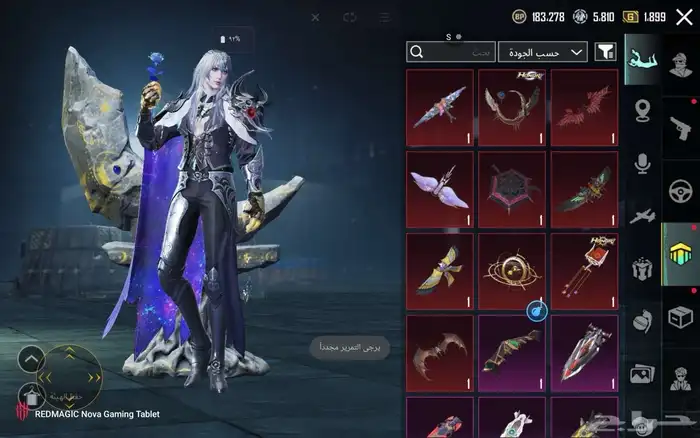Switch to the pistol weapons tab
Screen dimensions: 700x438
[679, 125]
